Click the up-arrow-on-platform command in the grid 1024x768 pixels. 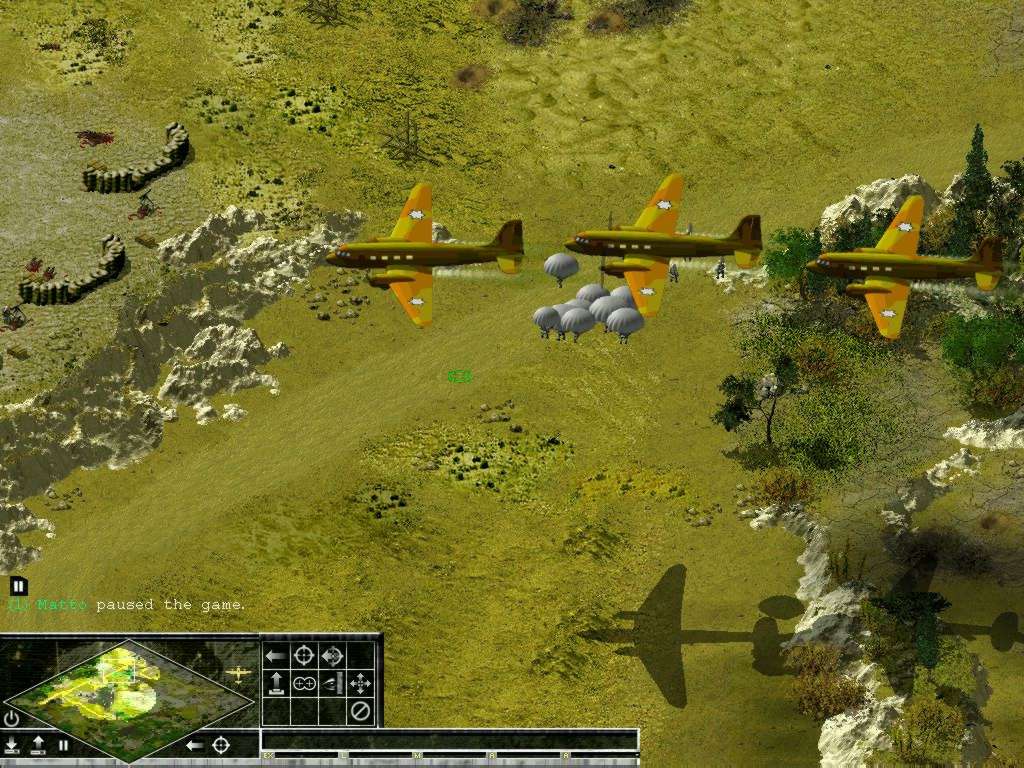coord(276,684)
